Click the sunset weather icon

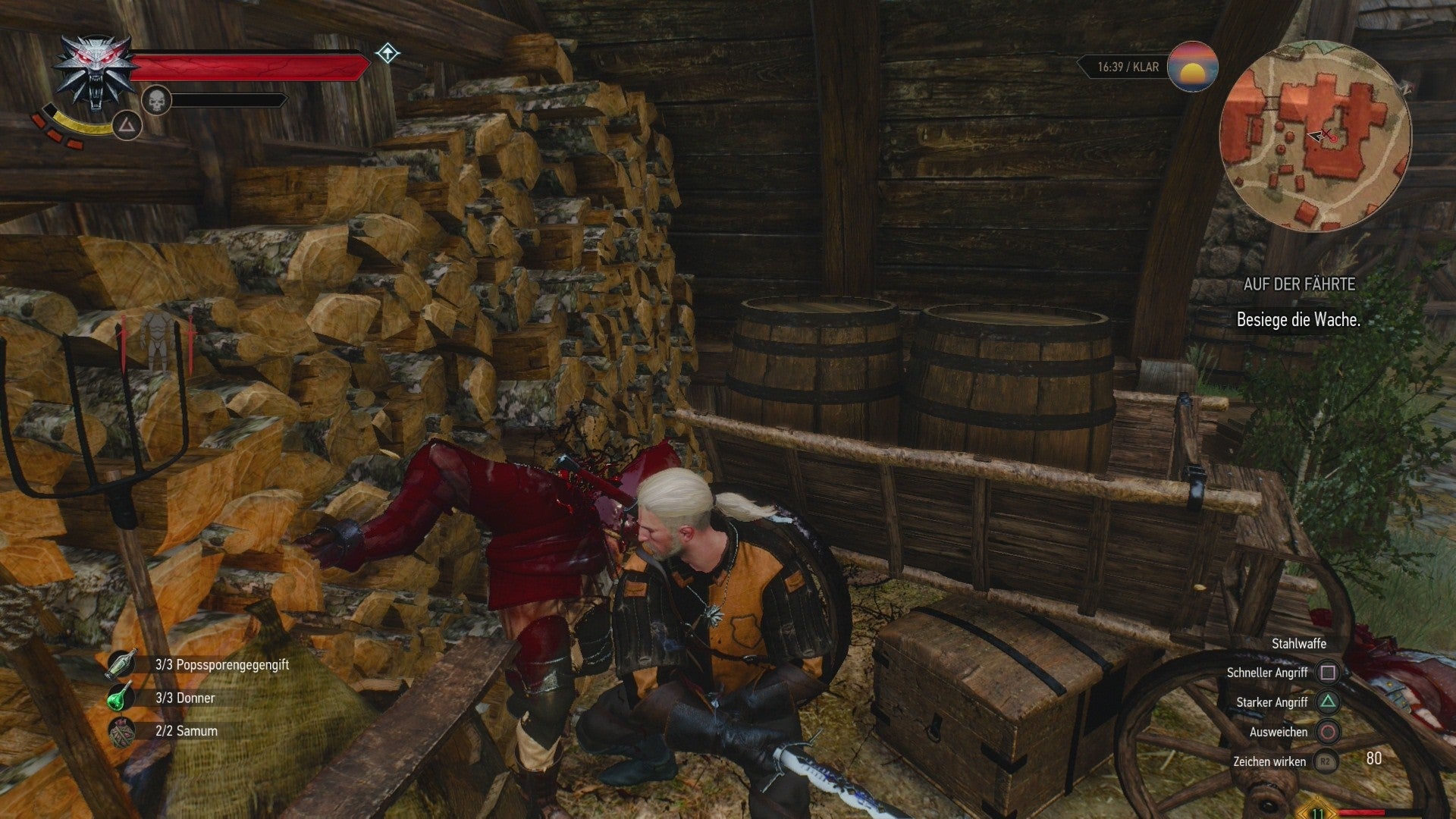tap(1194, 68)
